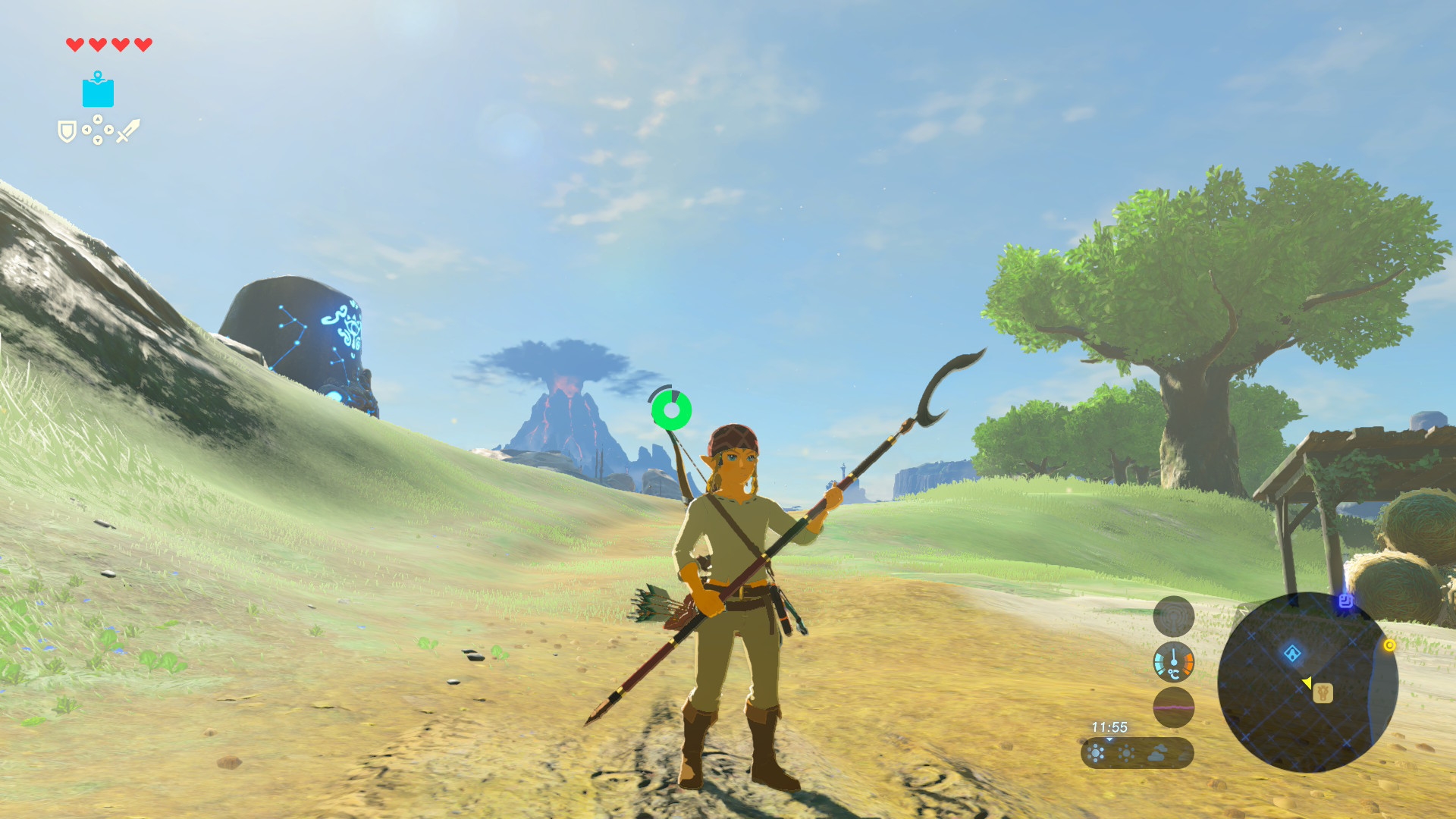Select the glowing blue shrine marker on minimap

coord(1292,654)
